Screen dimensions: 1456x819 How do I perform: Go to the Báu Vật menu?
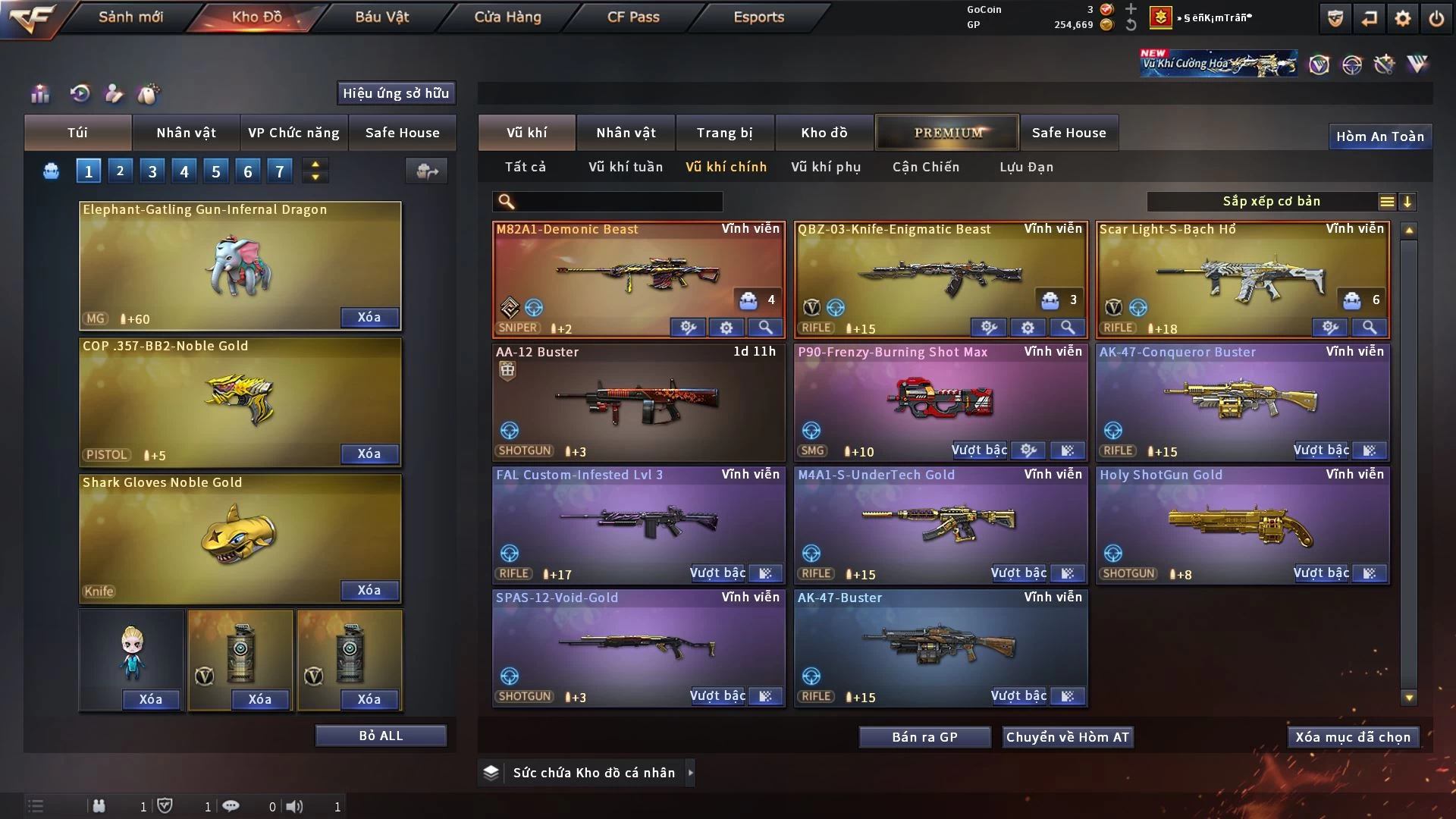click(x=381, y=17)
